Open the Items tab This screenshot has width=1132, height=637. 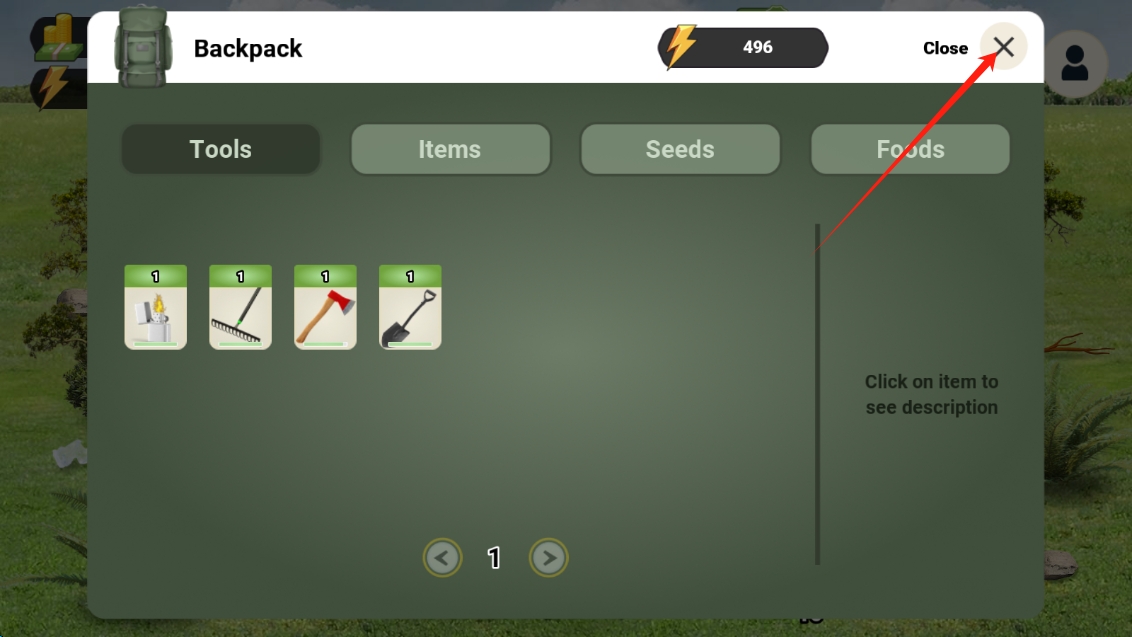click(450, 150)
